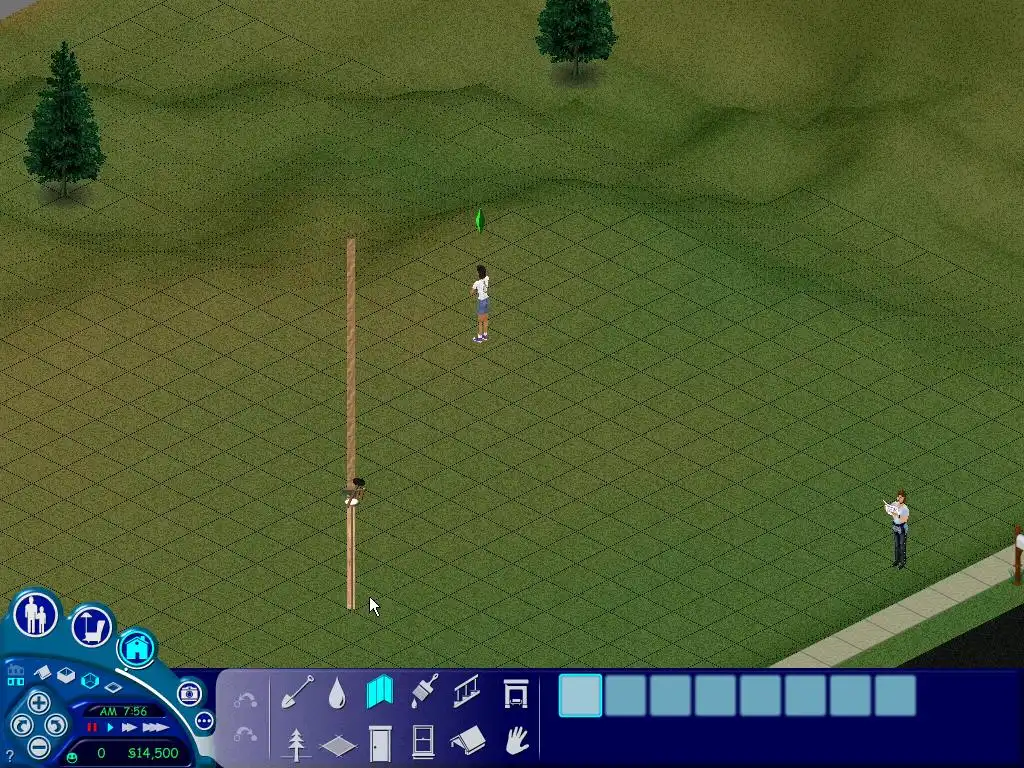This screenshot has height=768, width=1024.
Task: Select the terrain shovel tool
Action: (296, 691)
